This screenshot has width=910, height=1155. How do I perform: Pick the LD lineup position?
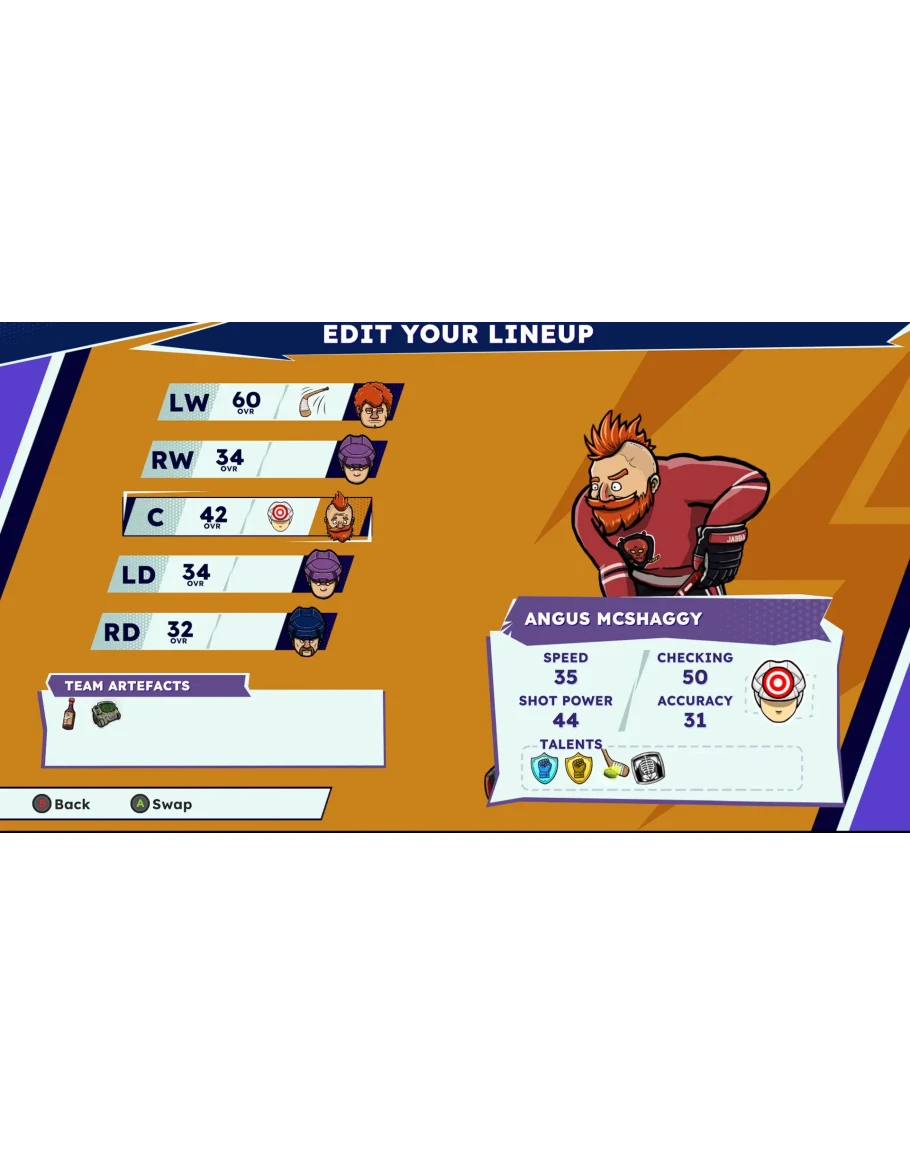click(x=230, y=574)
